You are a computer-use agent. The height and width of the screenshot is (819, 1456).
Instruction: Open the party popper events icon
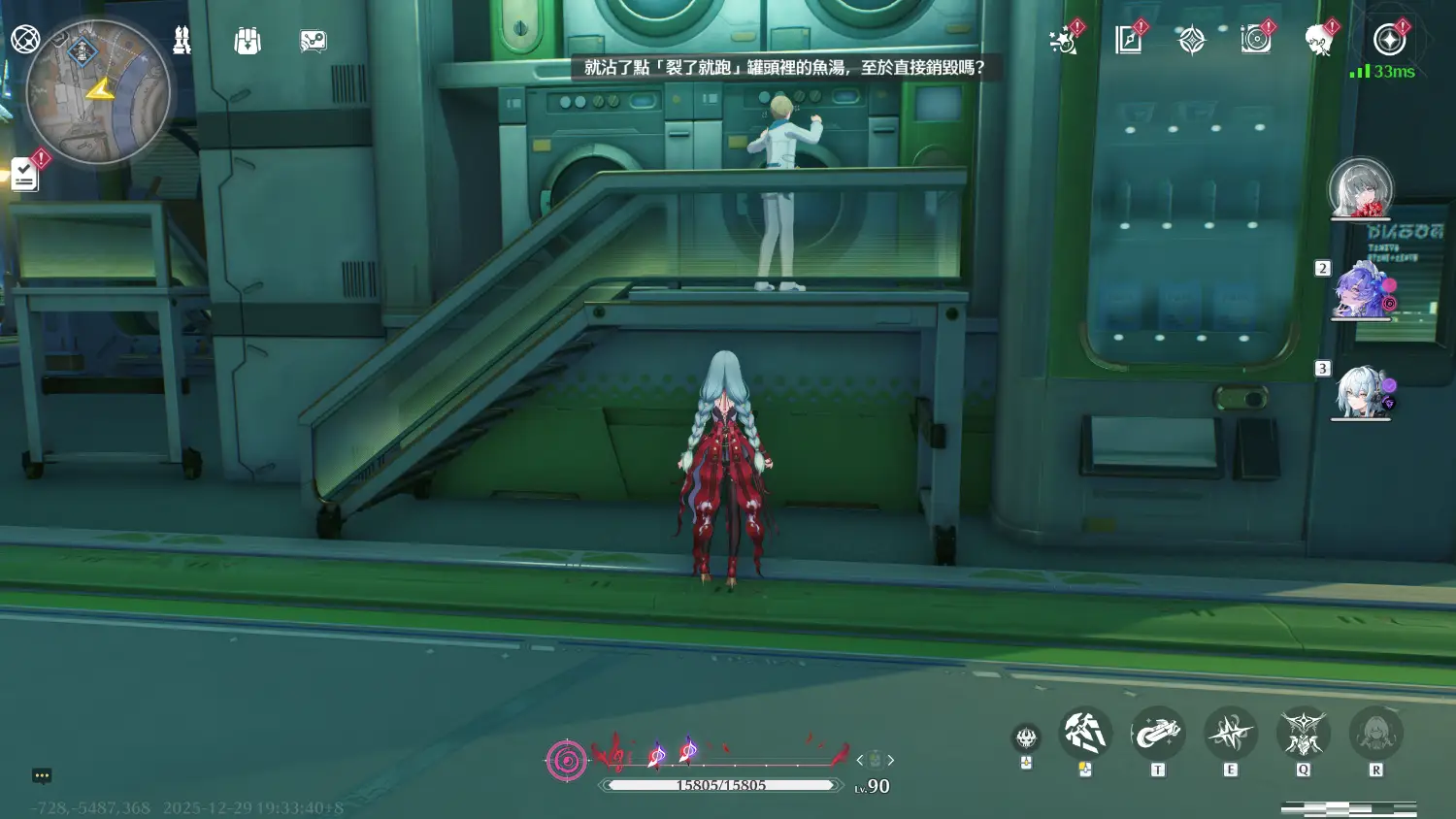click(x=1064, y=41)
